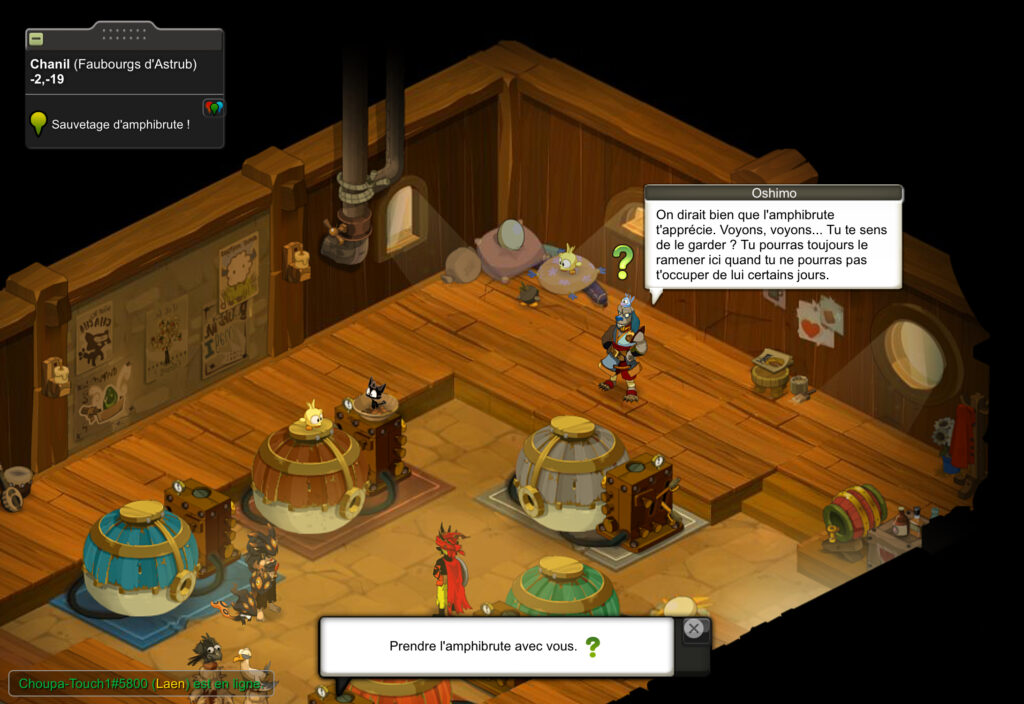The width and height of the screenshot is (1024, 704).
Task: Click the colored map pins filter icon
Action: click(x=213, y=107)
